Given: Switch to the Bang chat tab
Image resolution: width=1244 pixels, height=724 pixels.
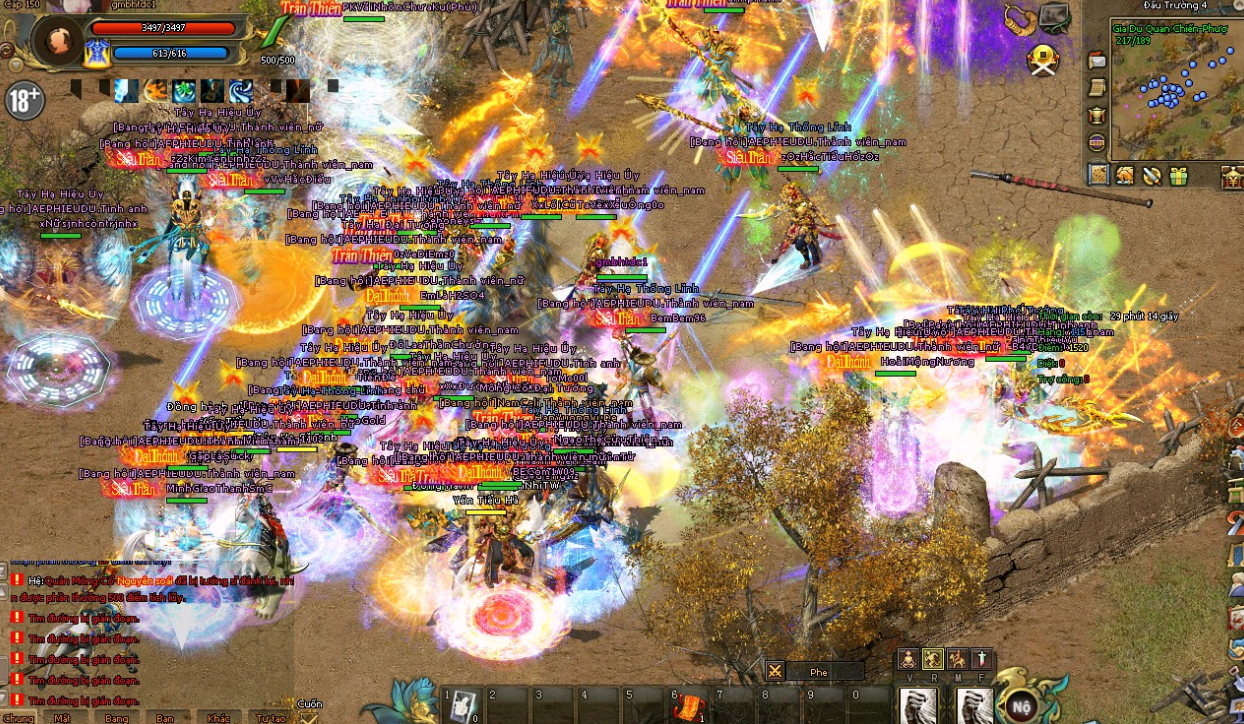Looking at the screenshot, I should coord(116,718).
